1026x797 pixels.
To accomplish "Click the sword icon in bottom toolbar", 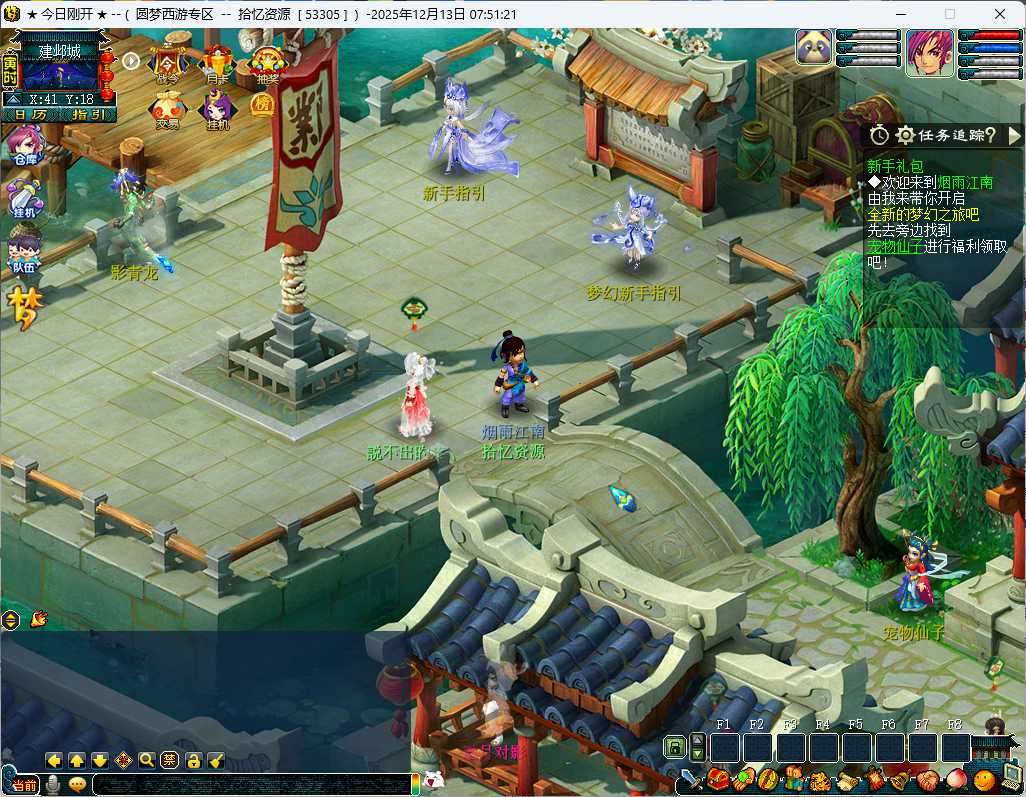I will coord(692,778).
